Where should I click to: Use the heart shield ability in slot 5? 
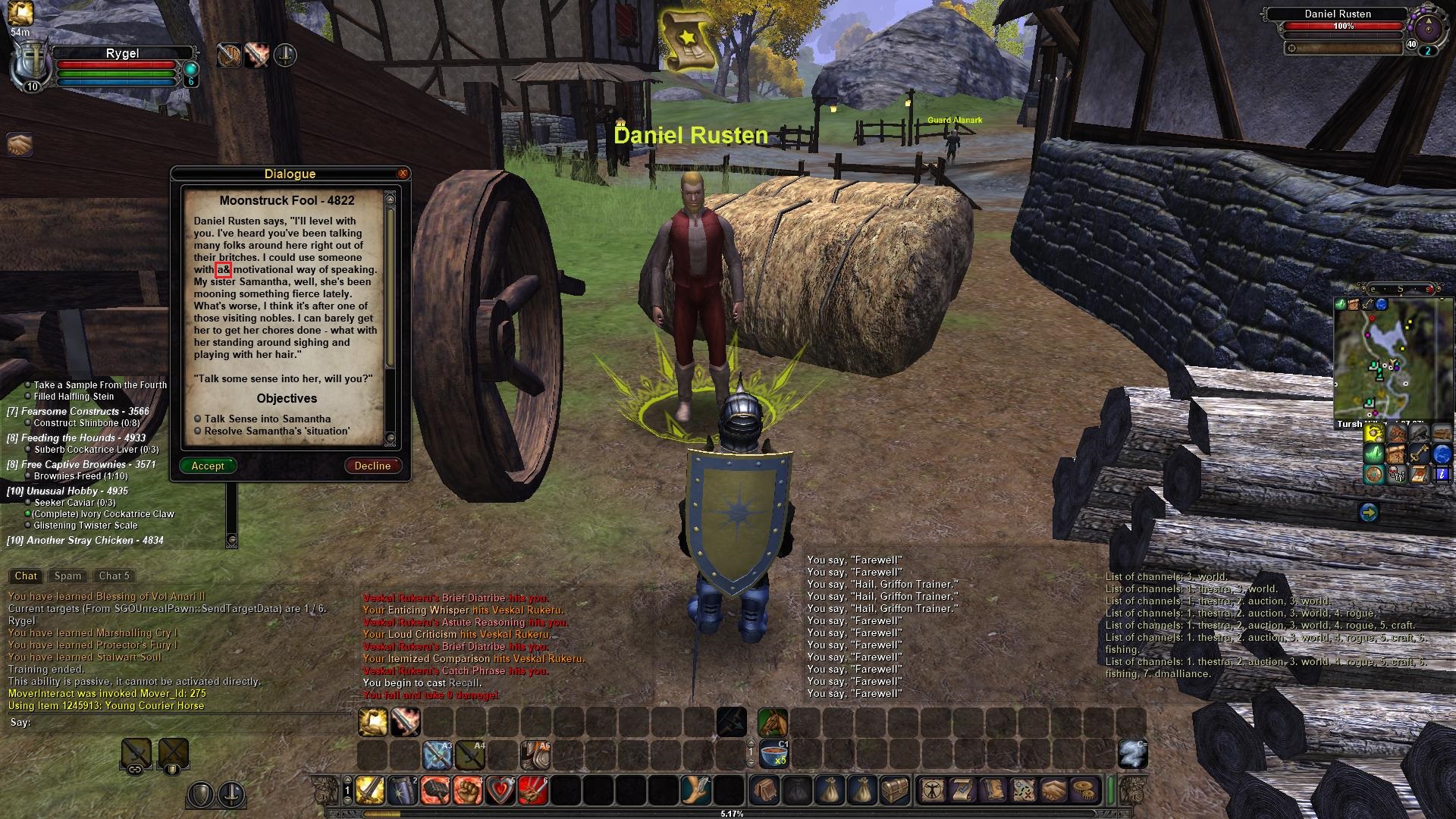(x=500, y=791)
